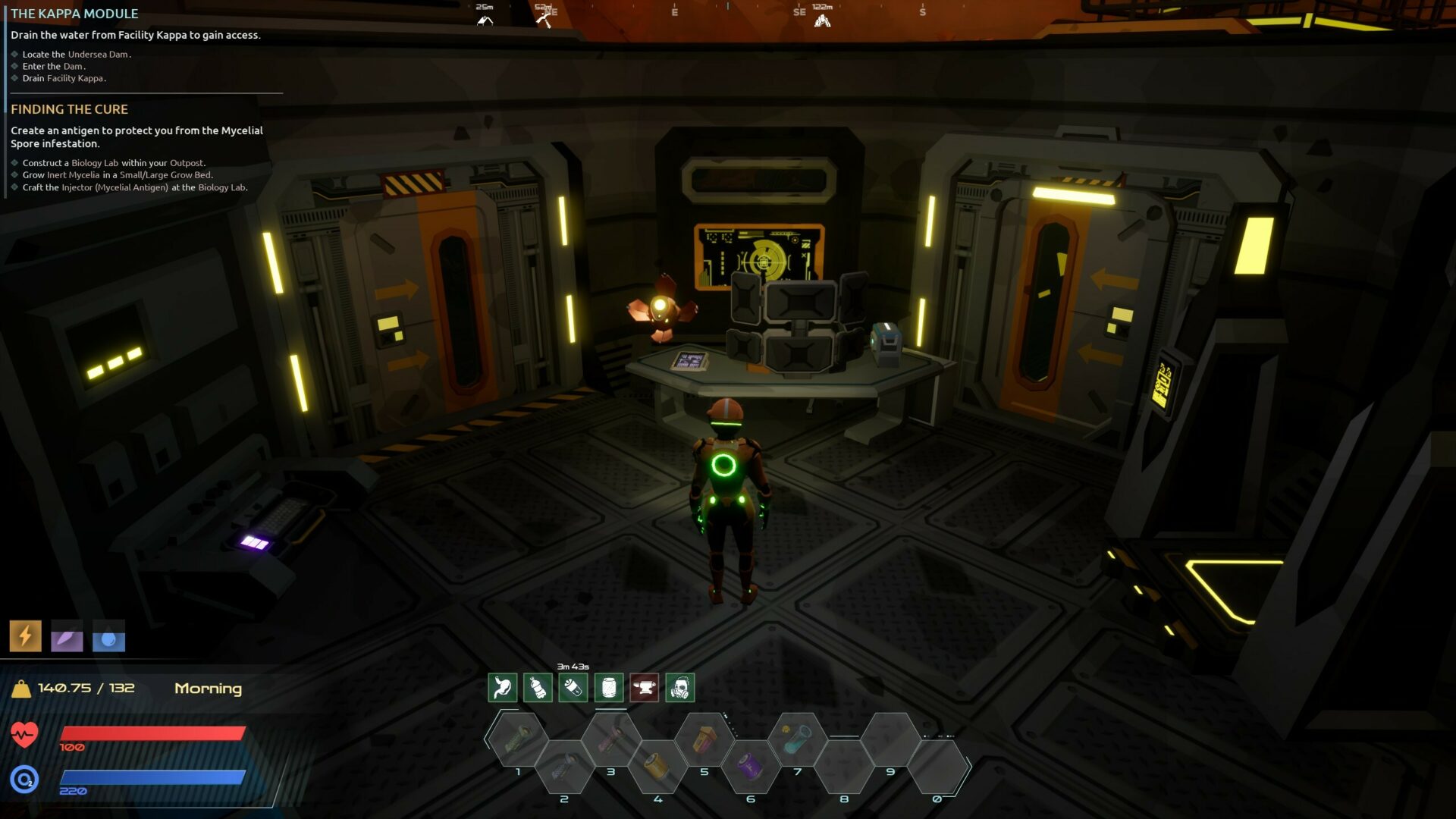Select the green canister in hotbar slot 1
Screen dimensions: 1456x819
(518, 737)
